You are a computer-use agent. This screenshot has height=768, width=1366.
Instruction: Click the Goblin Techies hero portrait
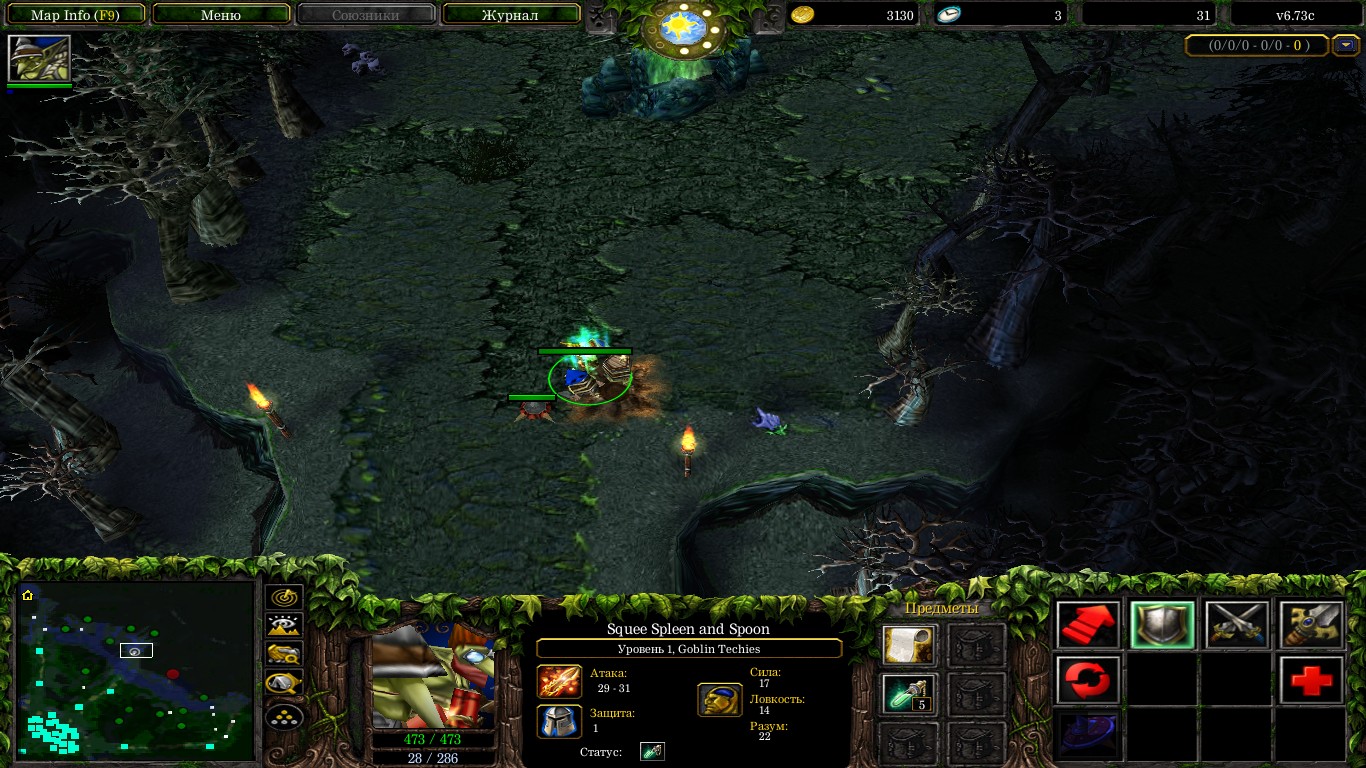[433, 677]
